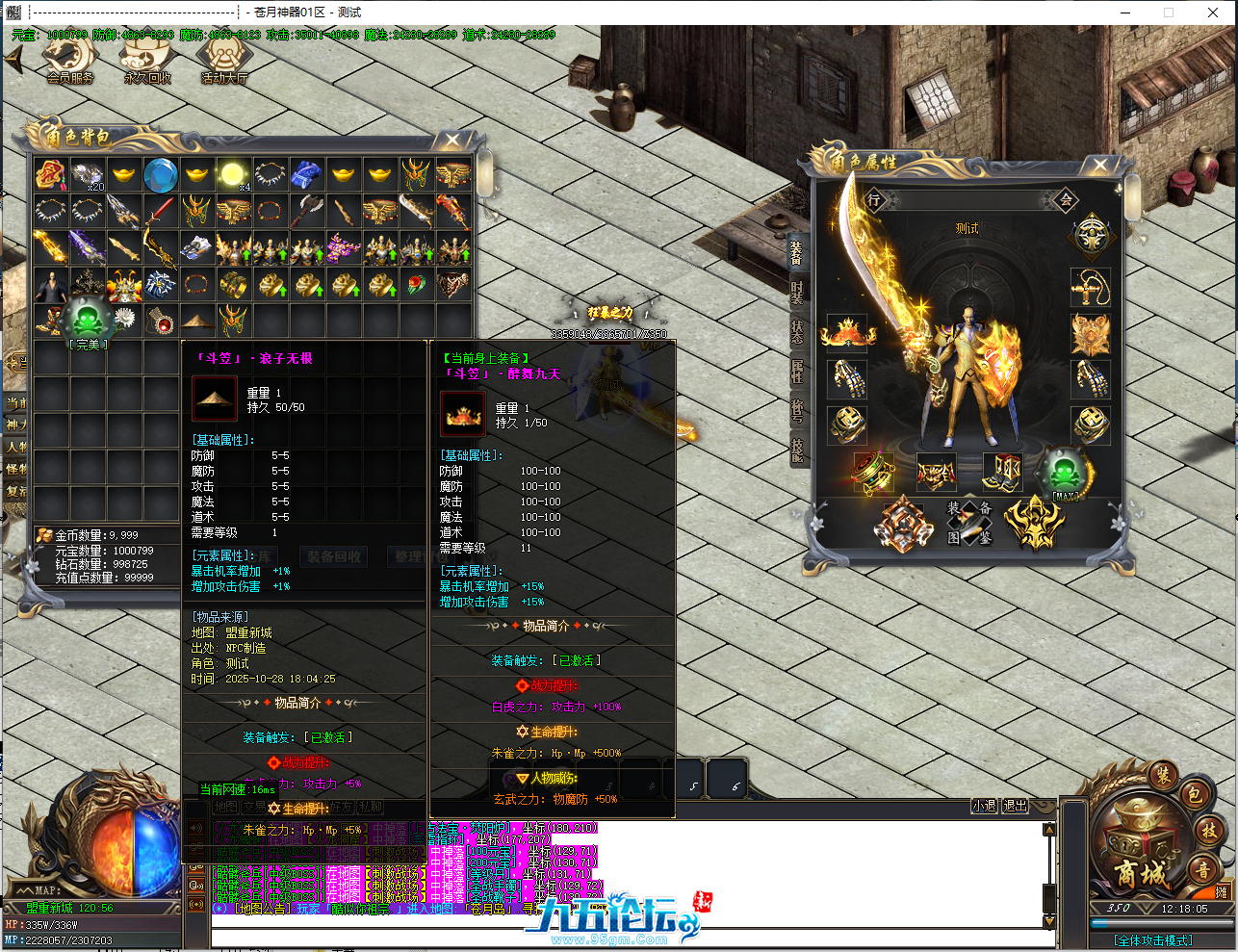Select the blue gem in the bag

pos(160,175)
